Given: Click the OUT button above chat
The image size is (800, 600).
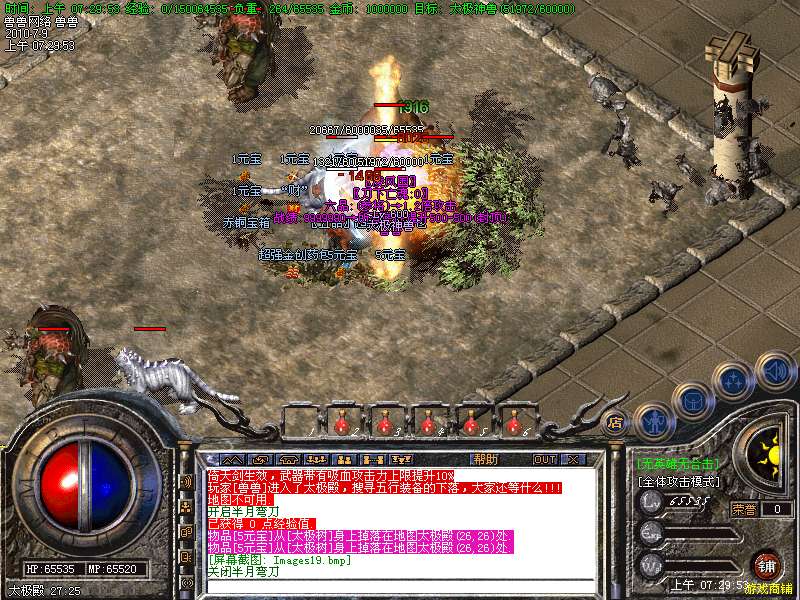Looking at the screenshot, I should pos(544,459).
